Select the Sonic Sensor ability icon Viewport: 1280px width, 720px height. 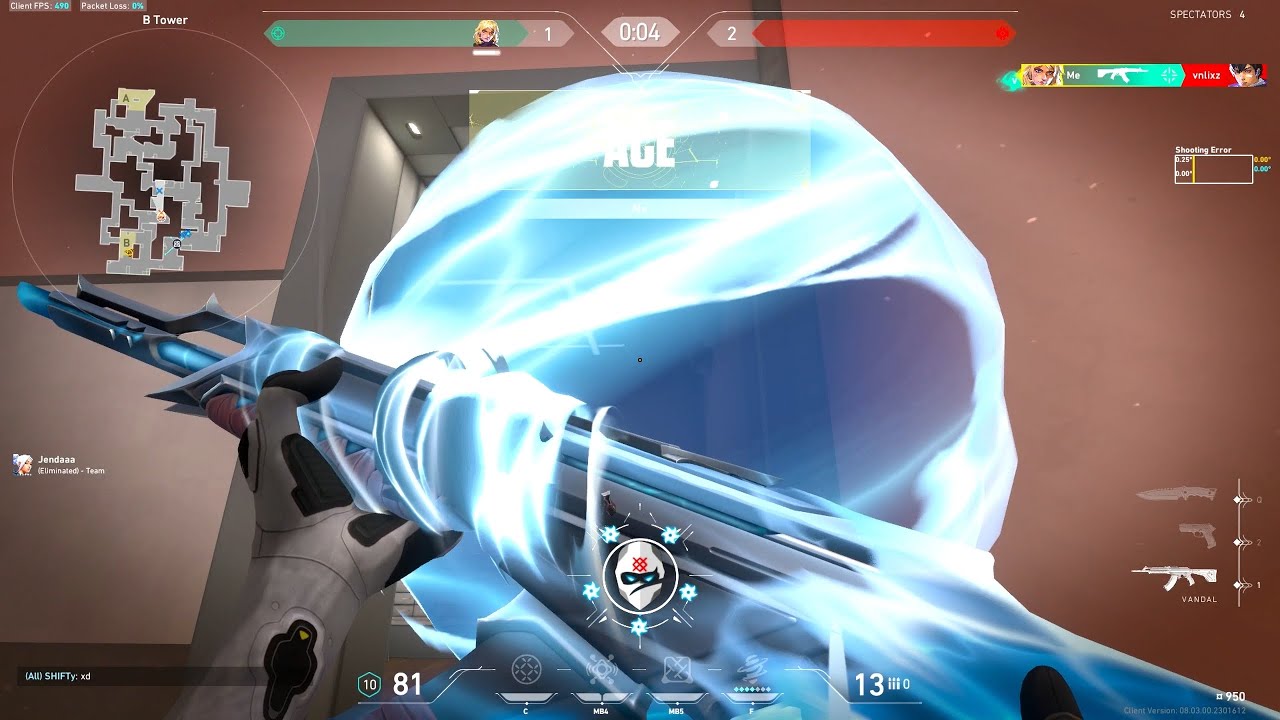pos(601,669)
